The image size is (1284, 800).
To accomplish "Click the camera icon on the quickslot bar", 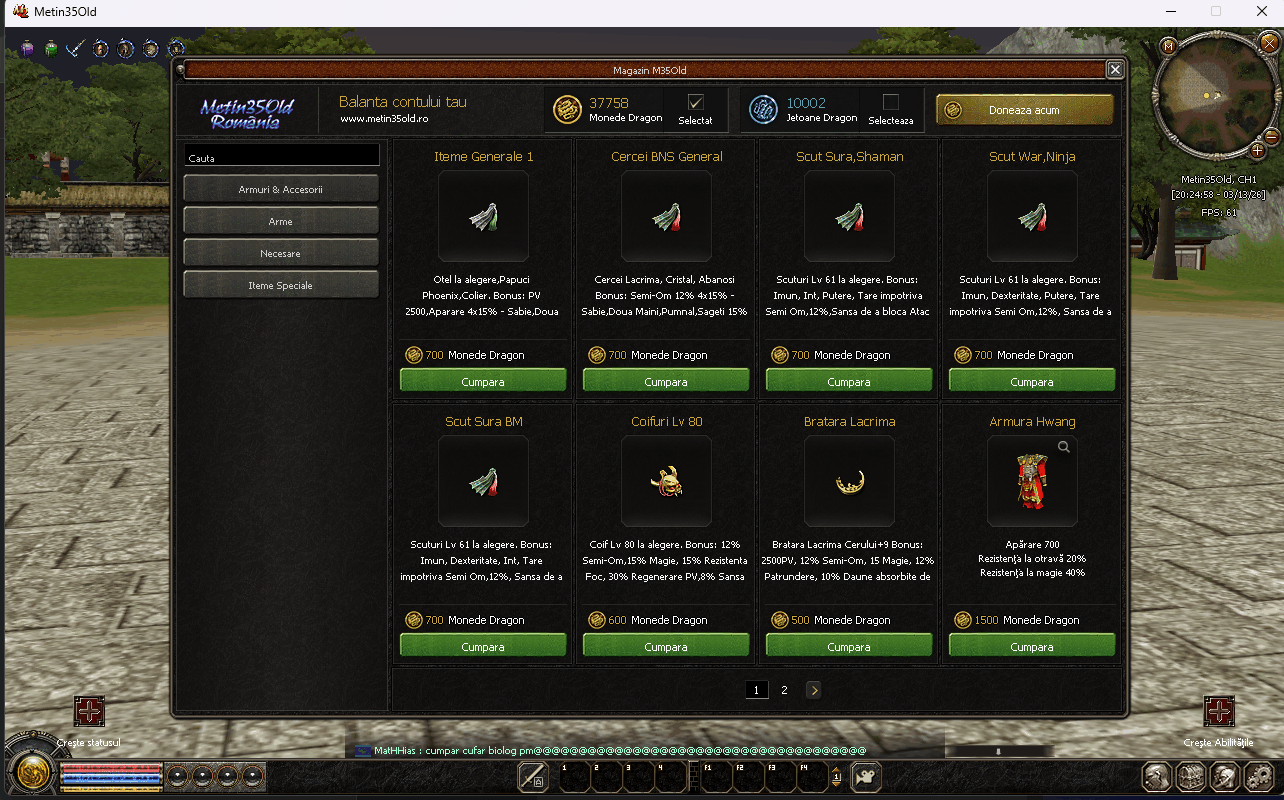I will tap(865, 777).
